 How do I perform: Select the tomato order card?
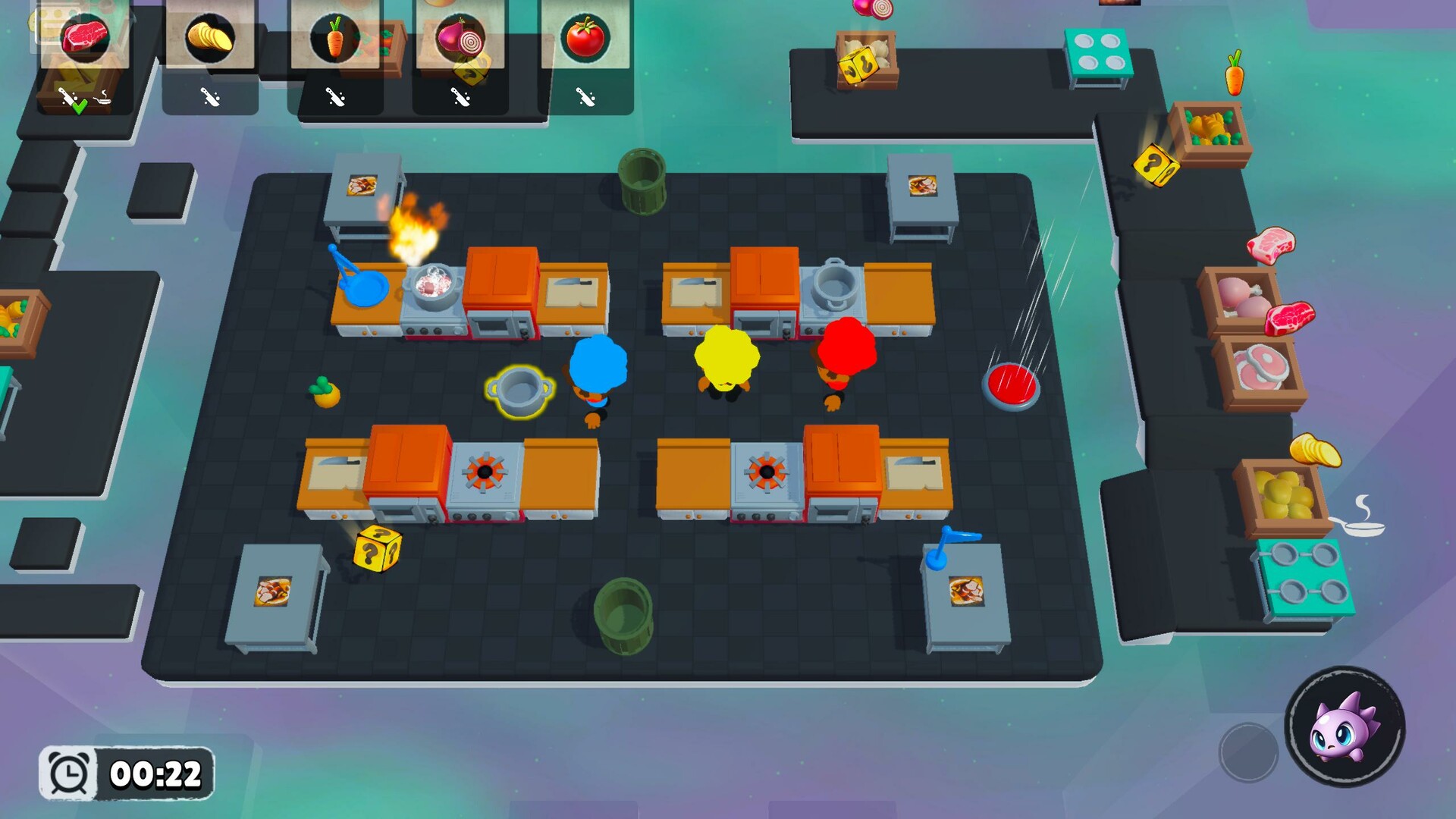pos(586,34)
